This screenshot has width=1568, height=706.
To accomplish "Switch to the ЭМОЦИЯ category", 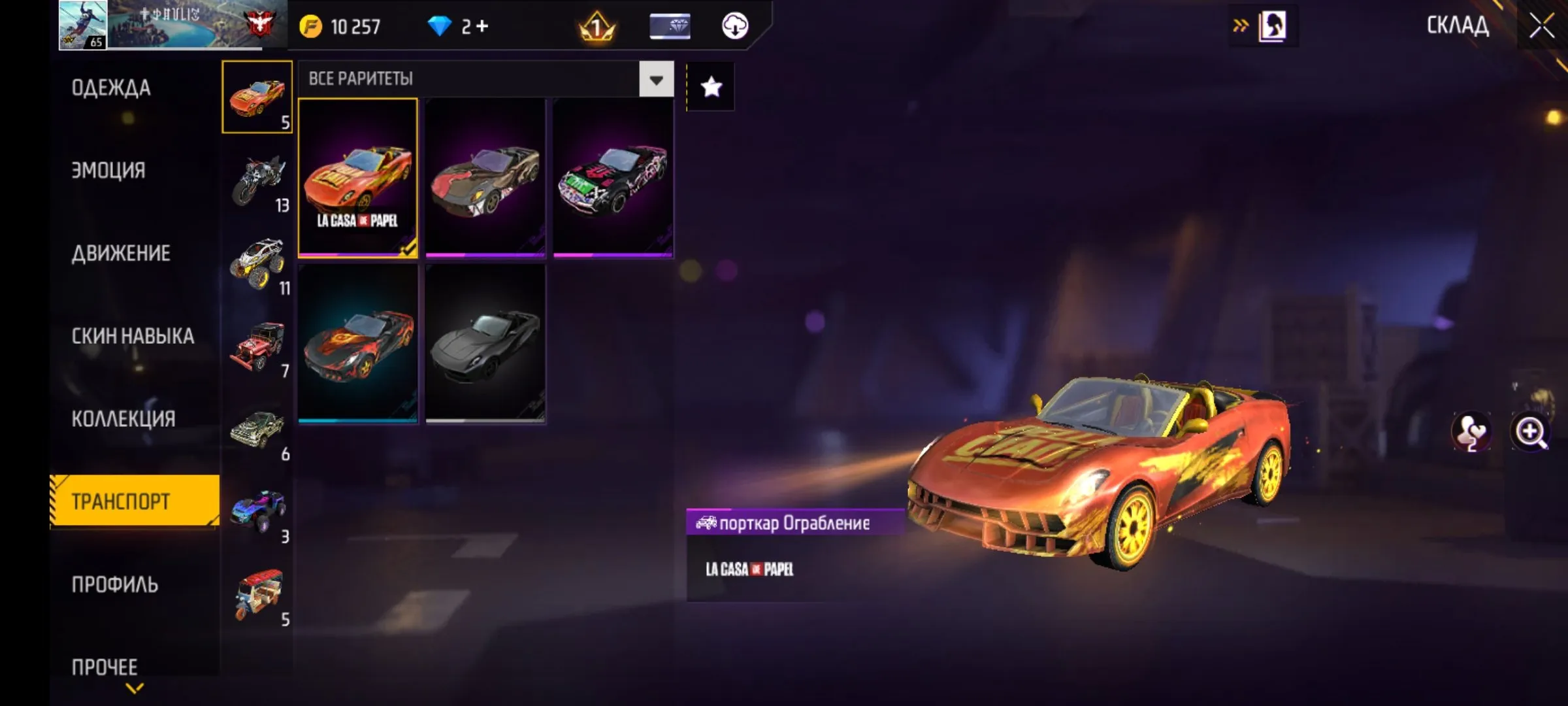I will [108, 170].
